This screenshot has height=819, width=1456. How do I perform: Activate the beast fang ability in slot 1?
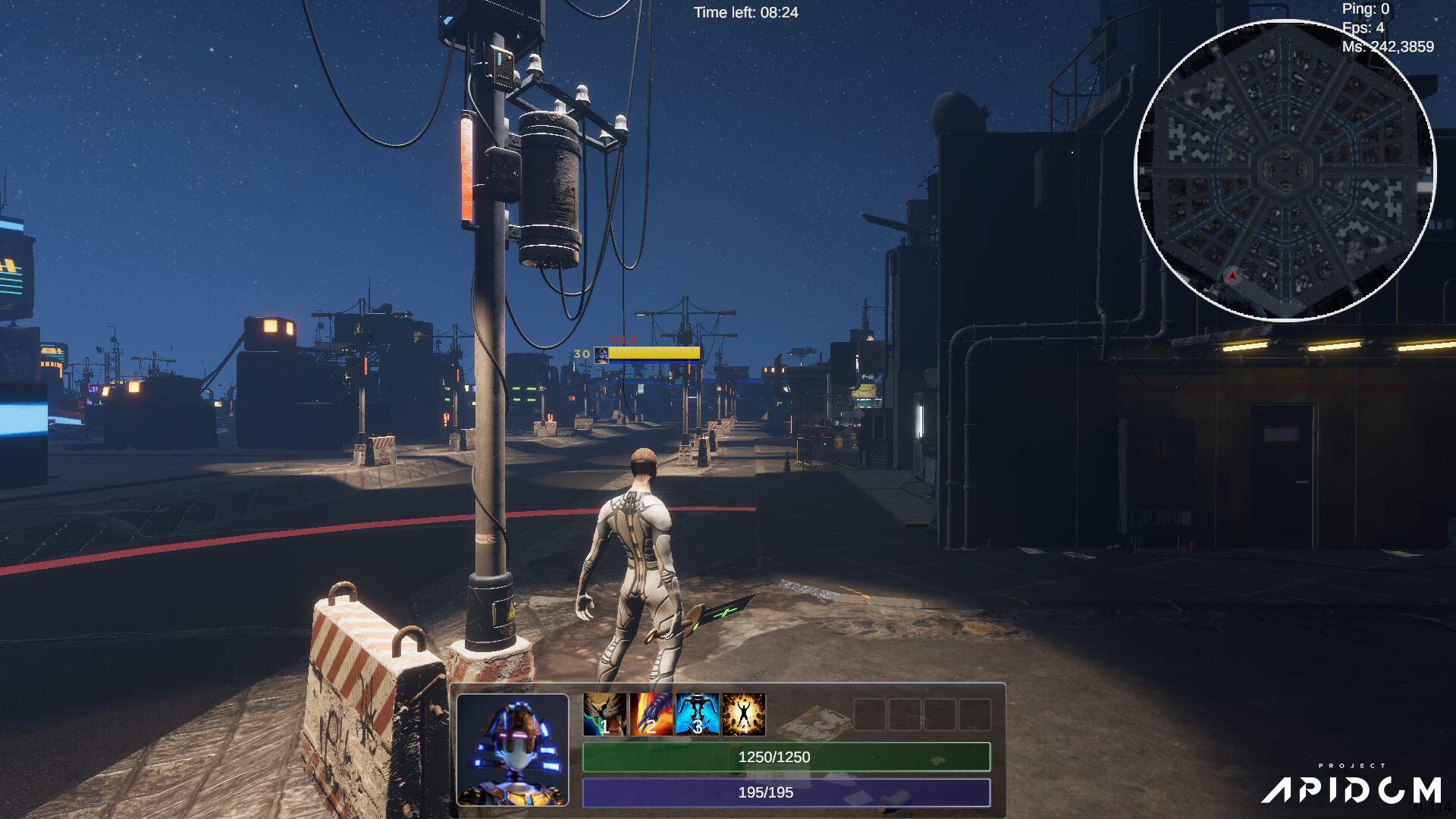pyautogui.click(x=604, y=714)
